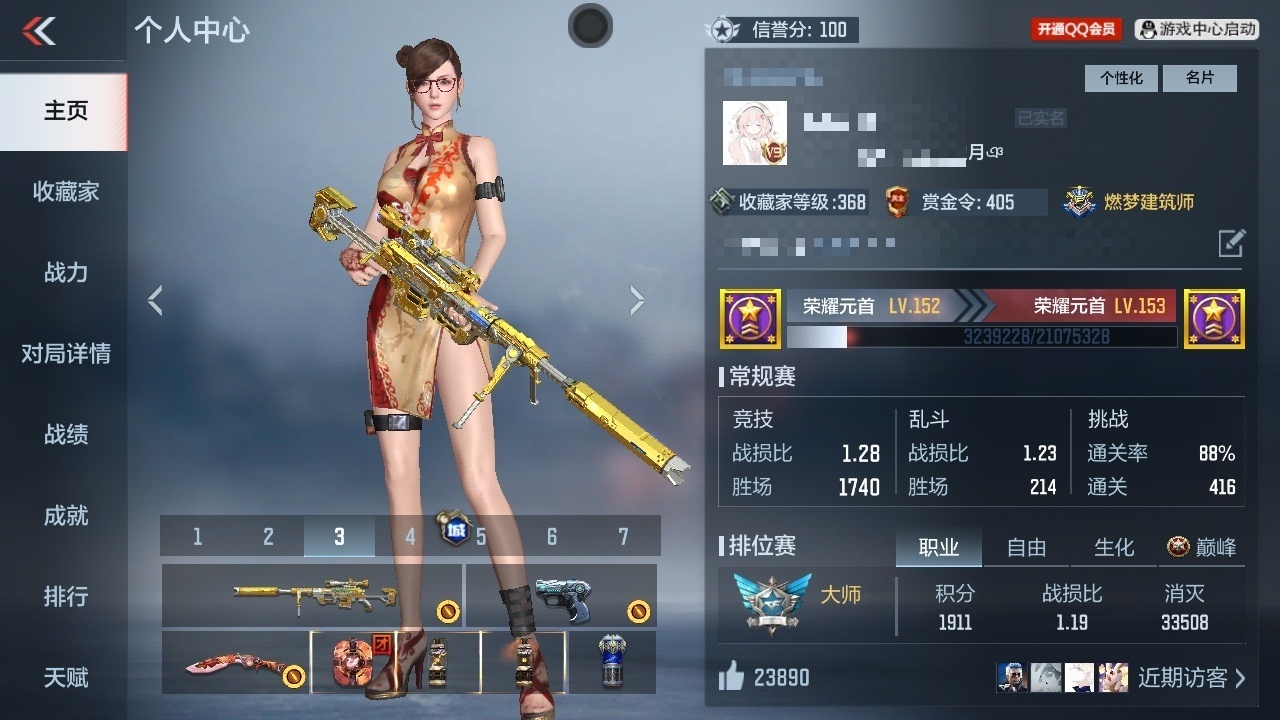
Task: Select loadout slot 7
Action: tap(622, 536)
